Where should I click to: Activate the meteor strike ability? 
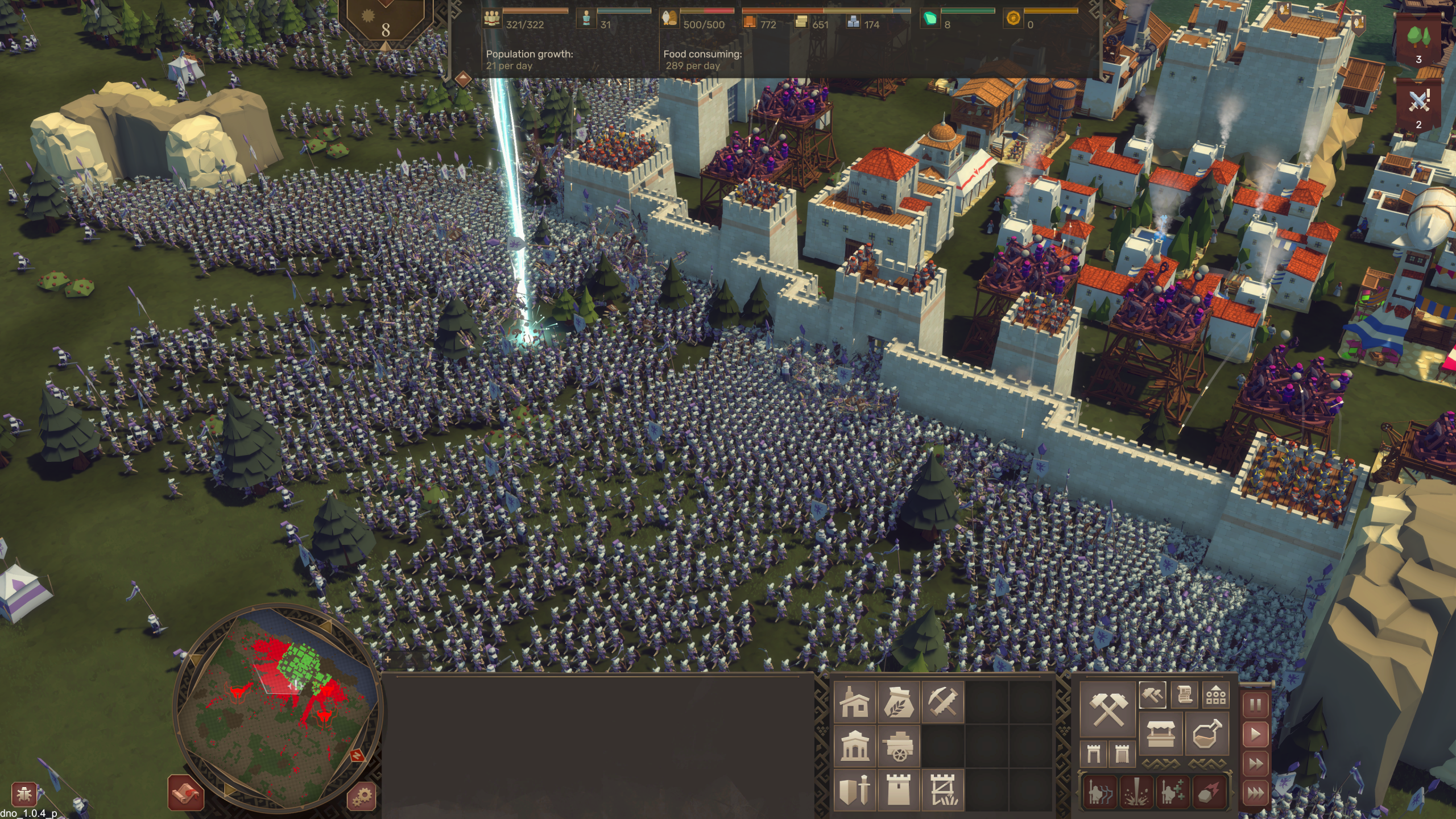(1209, 792)
